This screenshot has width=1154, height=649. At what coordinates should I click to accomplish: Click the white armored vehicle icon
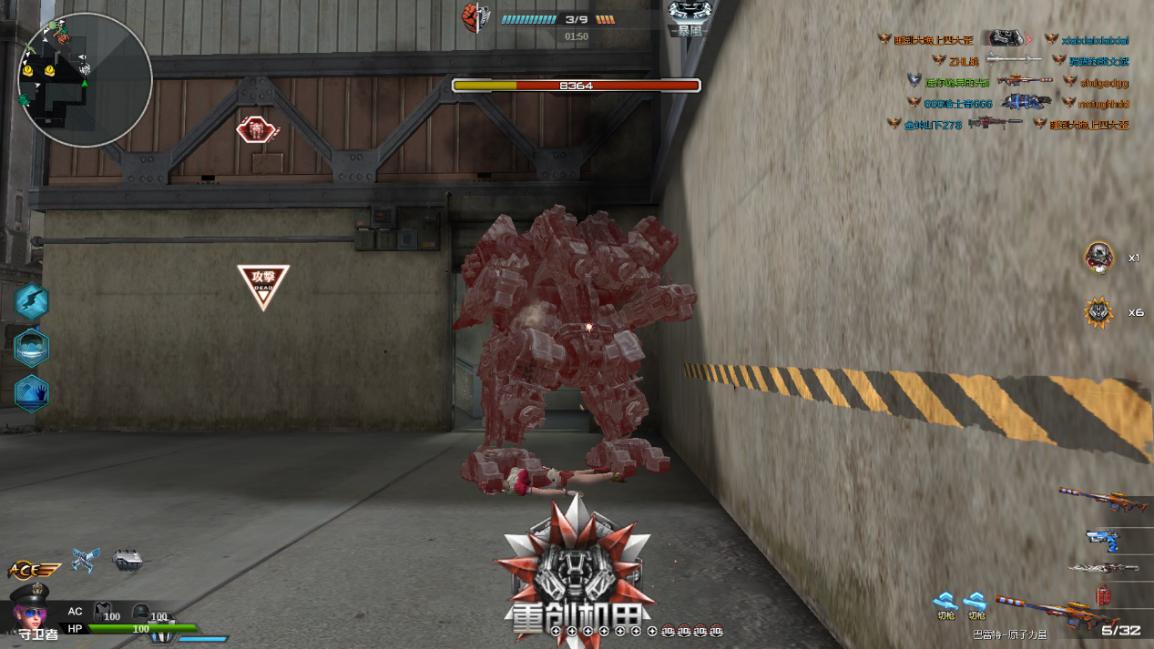[x=127, y=560]
